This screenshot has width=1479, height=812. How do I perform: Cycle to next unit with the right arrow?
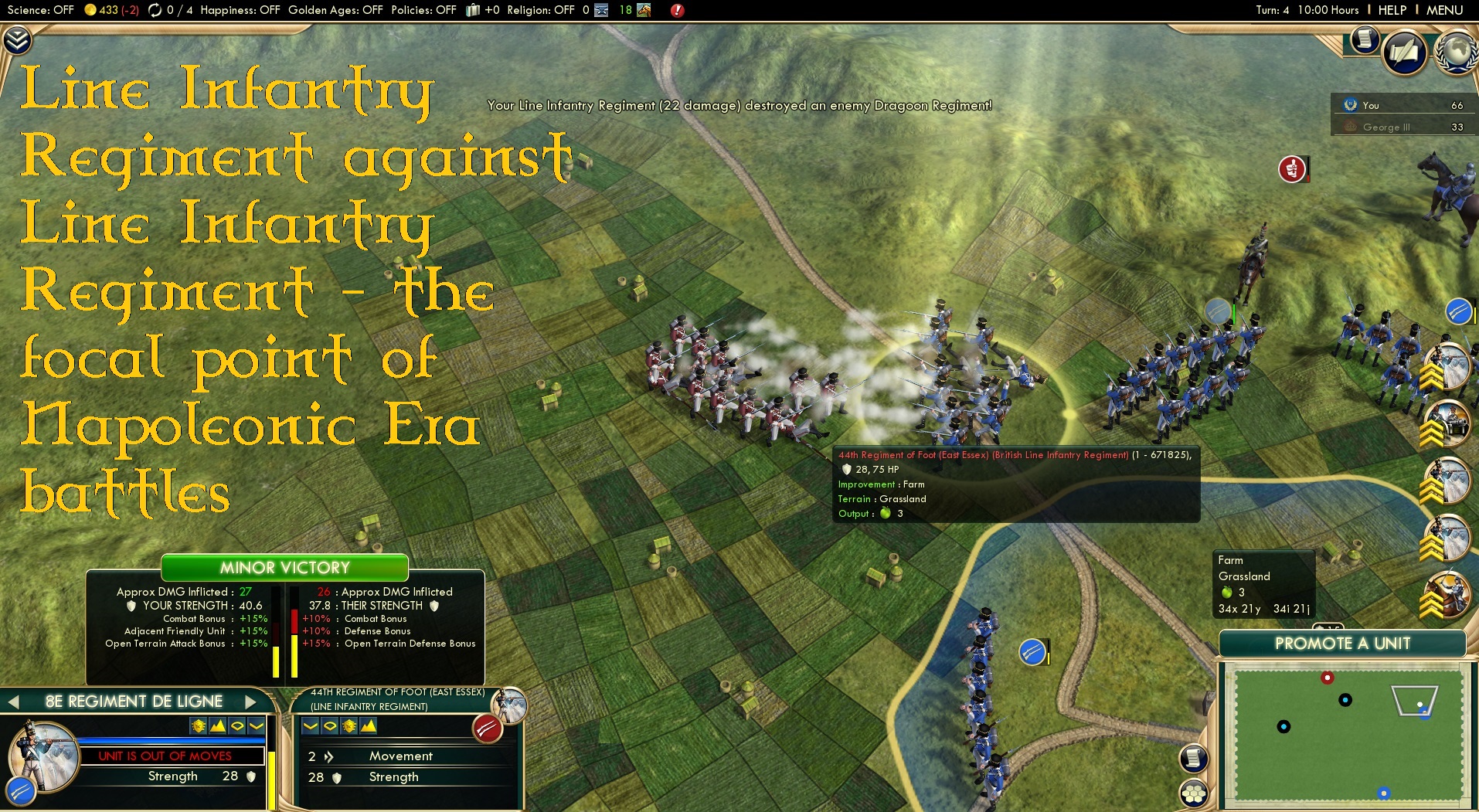tap(249, 702)
